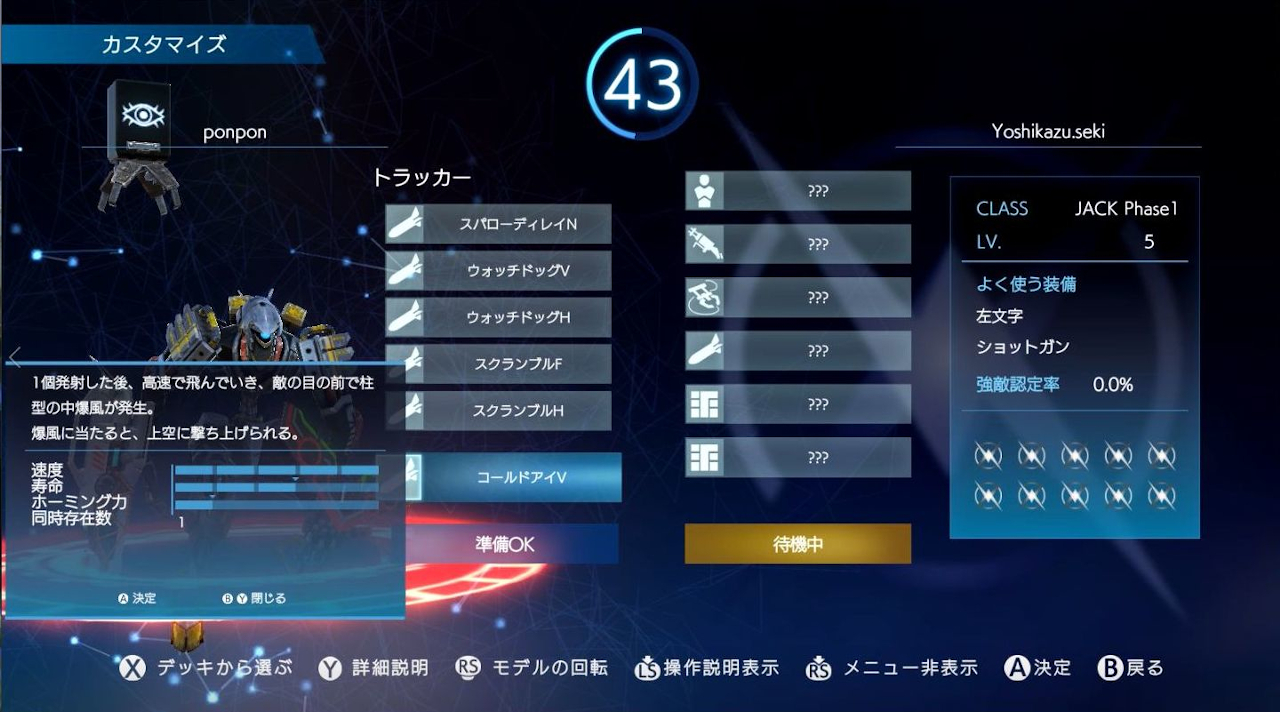Select the highlighted コールドアイV entry
Image resolution: width=1280 pixels, height=712 pixels.
click(x=520, y=477)
